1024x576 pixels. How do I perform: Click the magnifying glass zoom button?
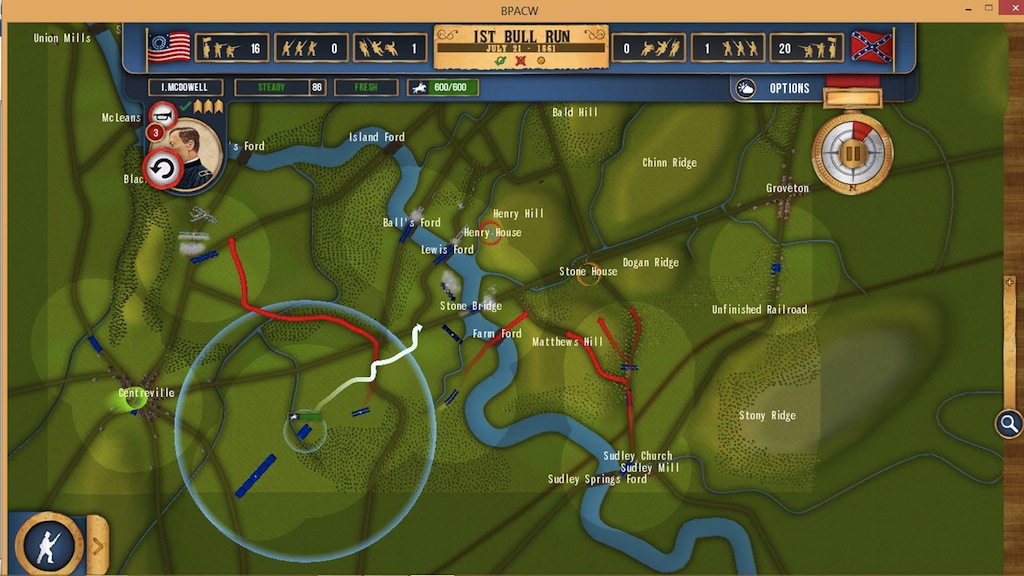1008,424
